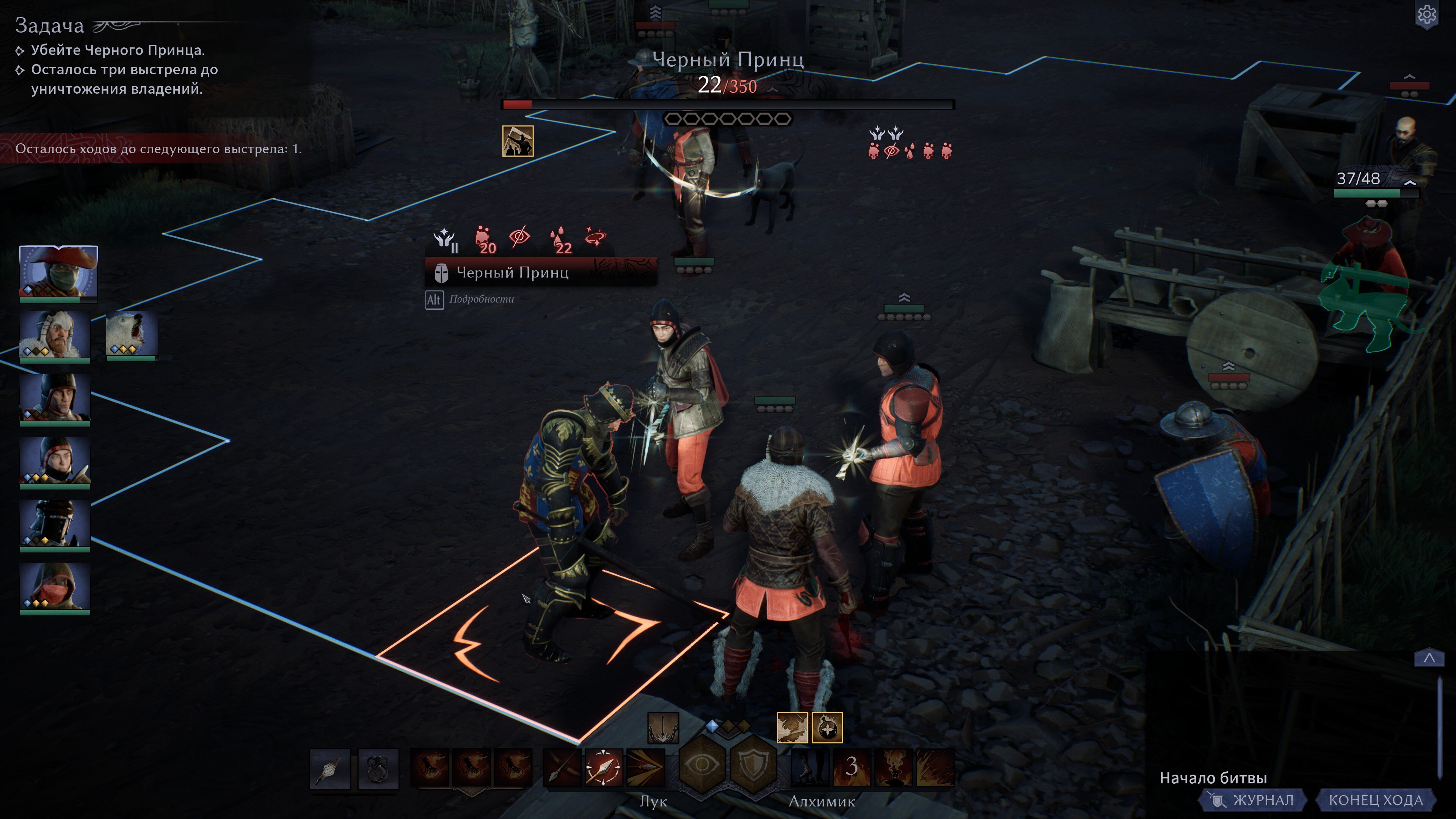Select the arrowhead item slot
Screen dimensions: 1456x819
tap(330, 768)
